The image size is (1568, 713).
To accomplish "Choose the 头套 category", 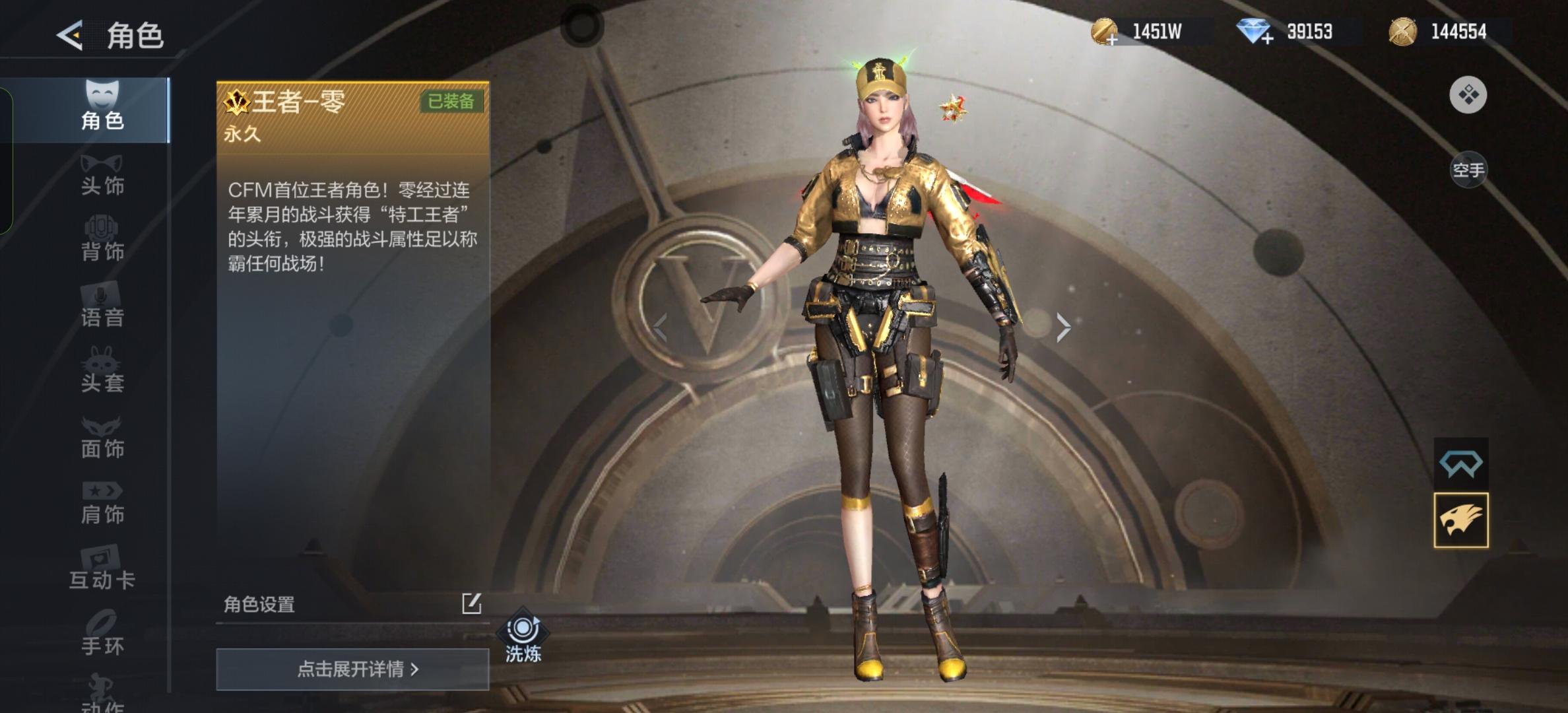I will [102, 371].
